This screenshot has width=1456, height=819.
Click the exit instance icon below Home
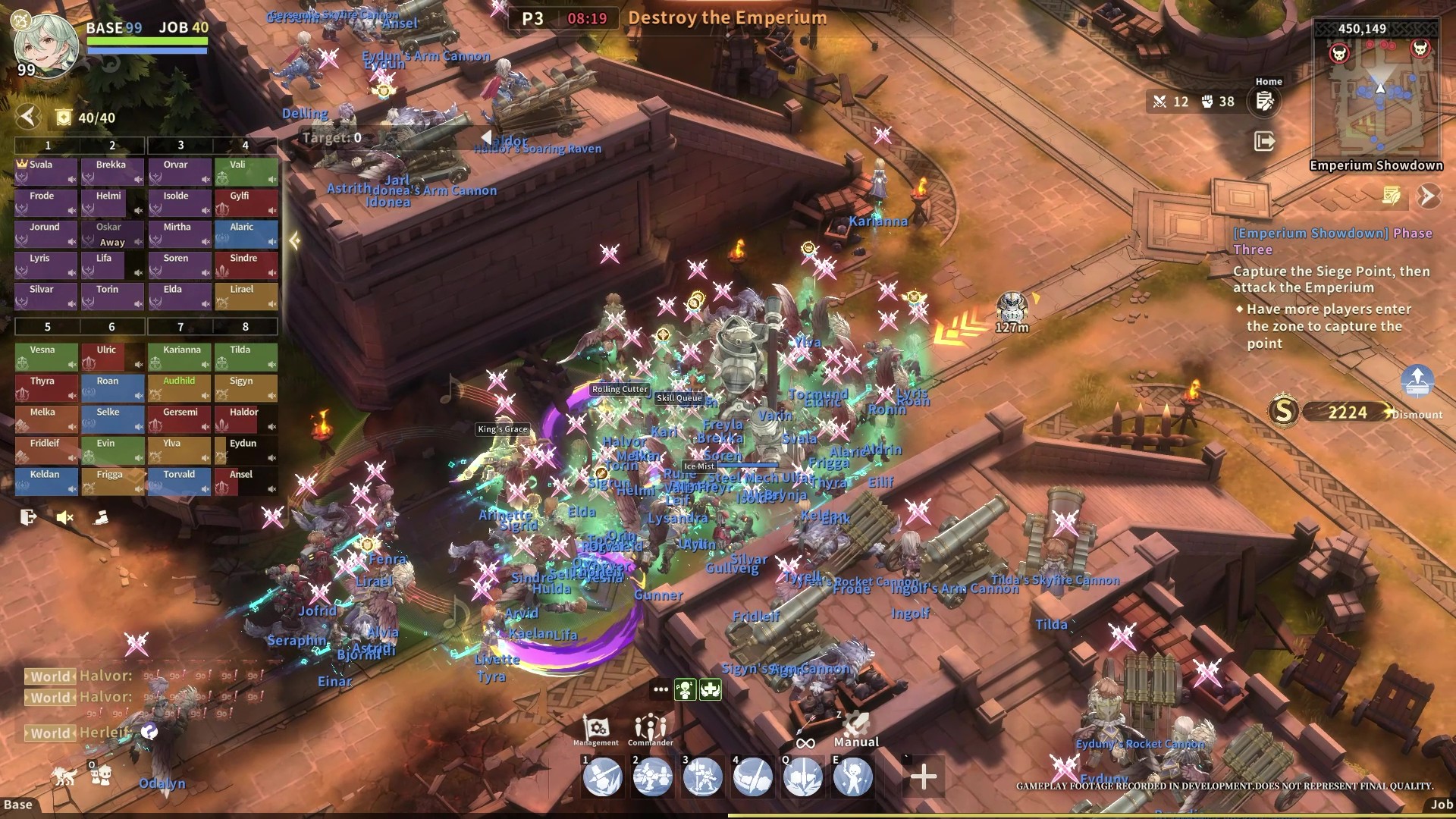click(1264, 141)
